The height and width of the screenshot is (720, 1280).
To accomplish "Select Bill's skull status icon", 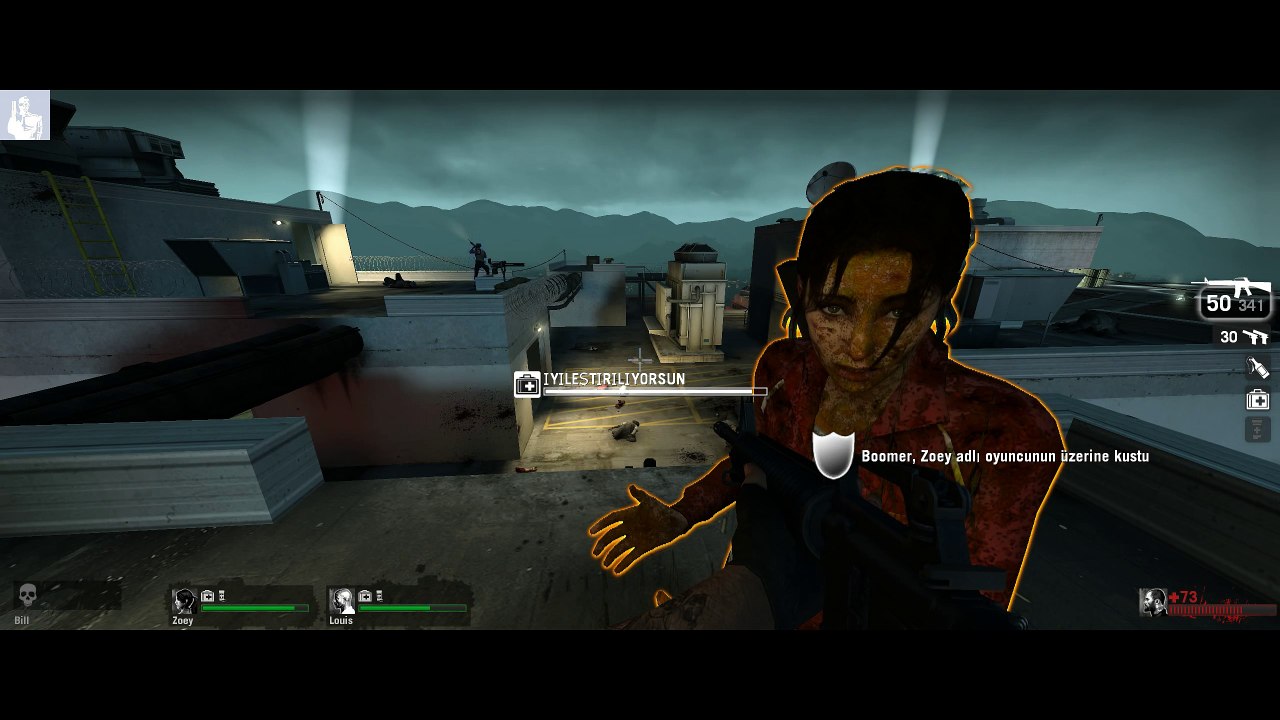I will click(x=28, y=597).
